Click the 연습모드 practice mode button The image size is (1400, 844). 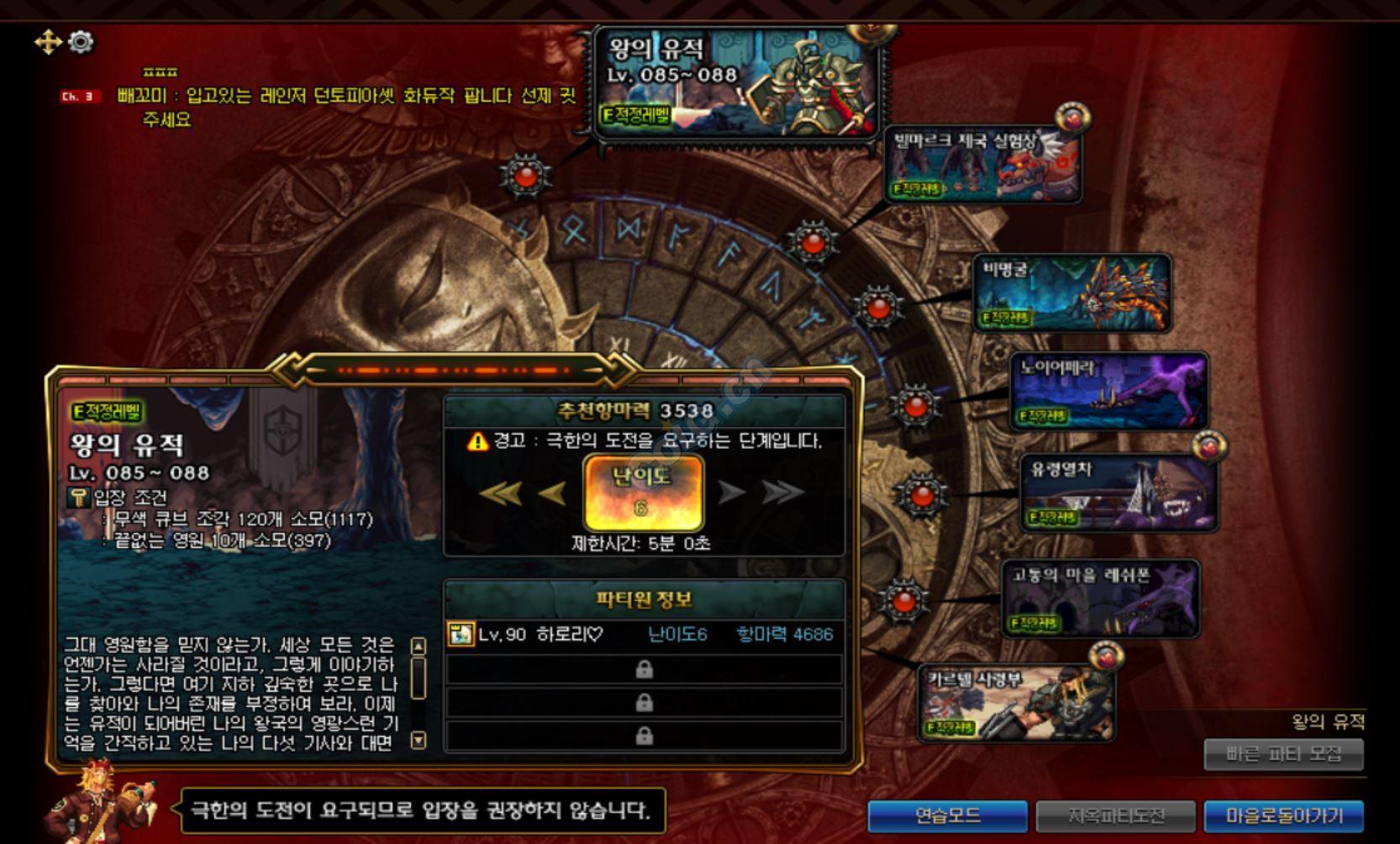pos(947,815)
